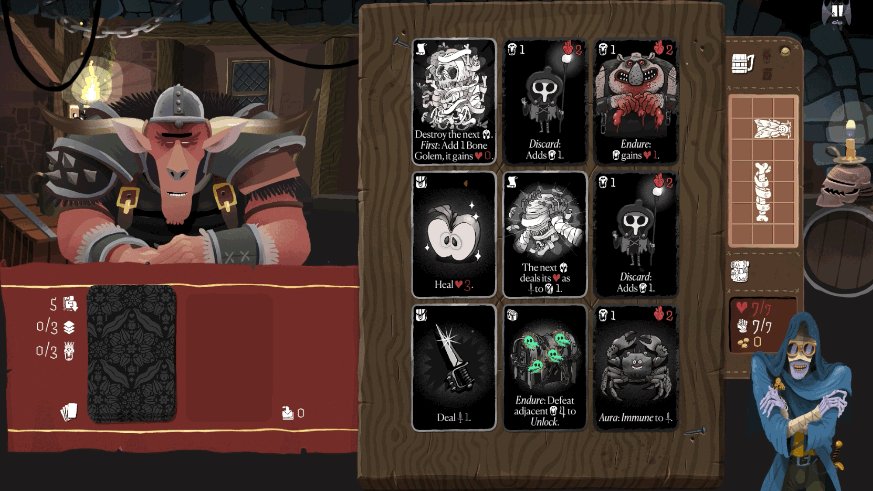873x491 pixels.
Task: Choose the ogre card with Endure
Action: click(x=635, y=101)
